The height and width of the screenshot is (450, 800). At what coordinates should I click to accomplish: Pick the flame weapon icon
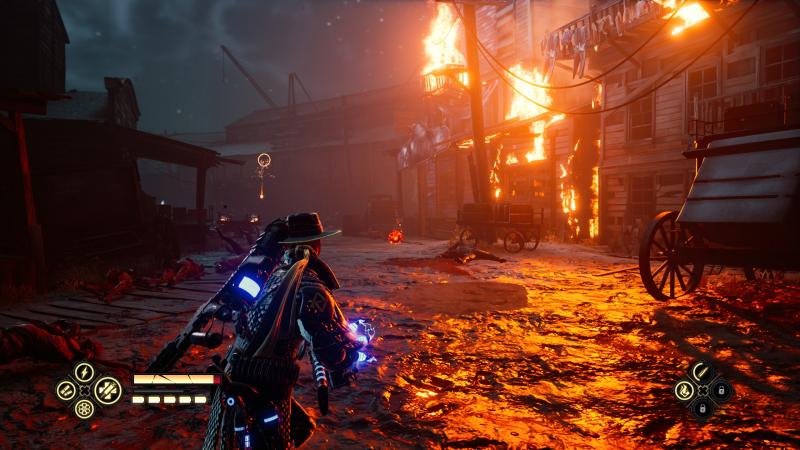pyautogui.click(x=684, y=391)
